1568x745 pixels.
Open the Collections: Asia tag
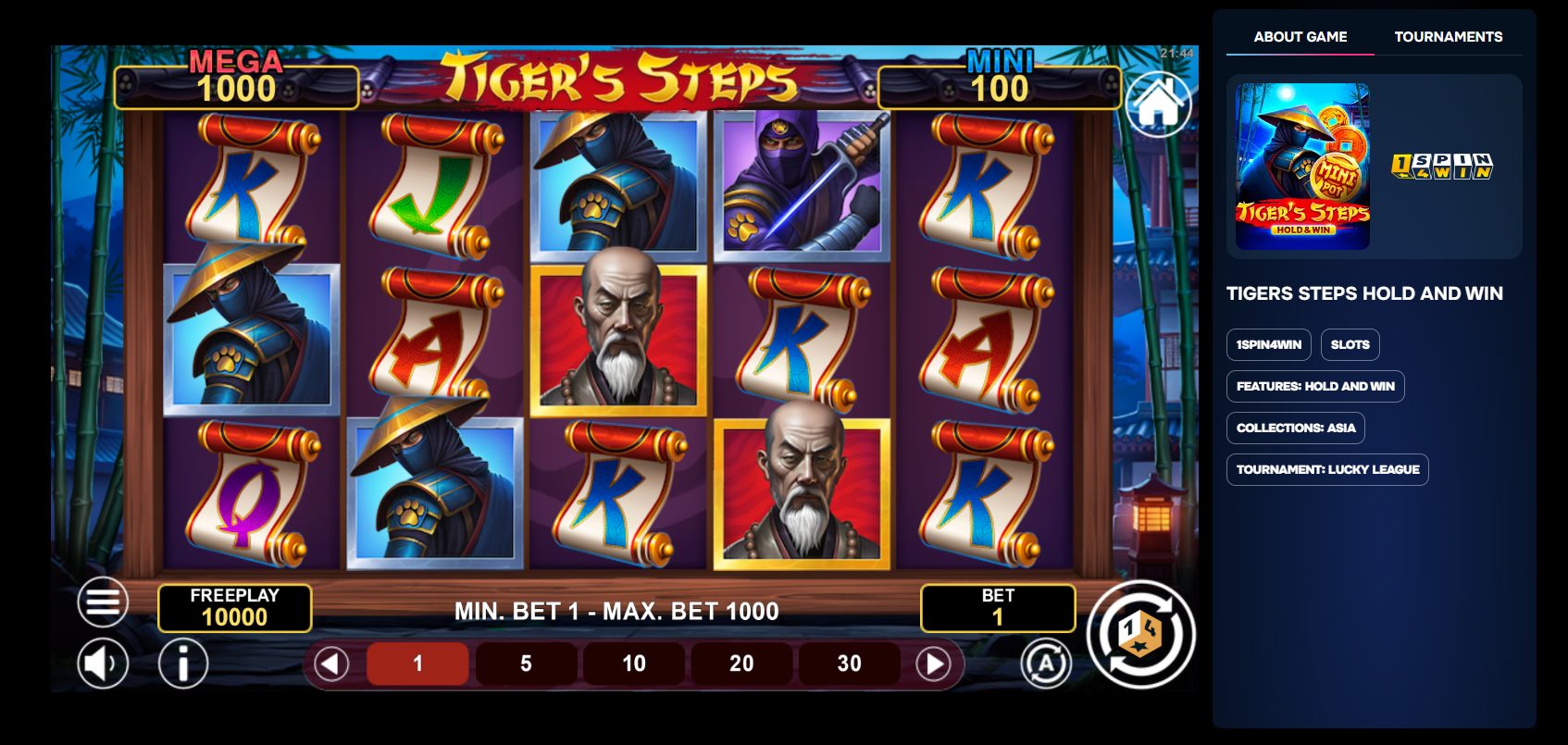click(x=1295, y=428)
